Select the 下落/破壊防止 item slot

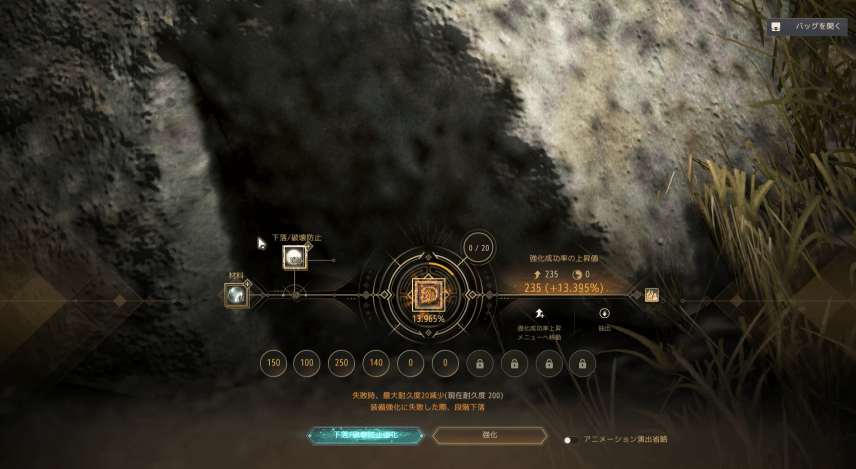pyautogui.click(x=294, y=258)
